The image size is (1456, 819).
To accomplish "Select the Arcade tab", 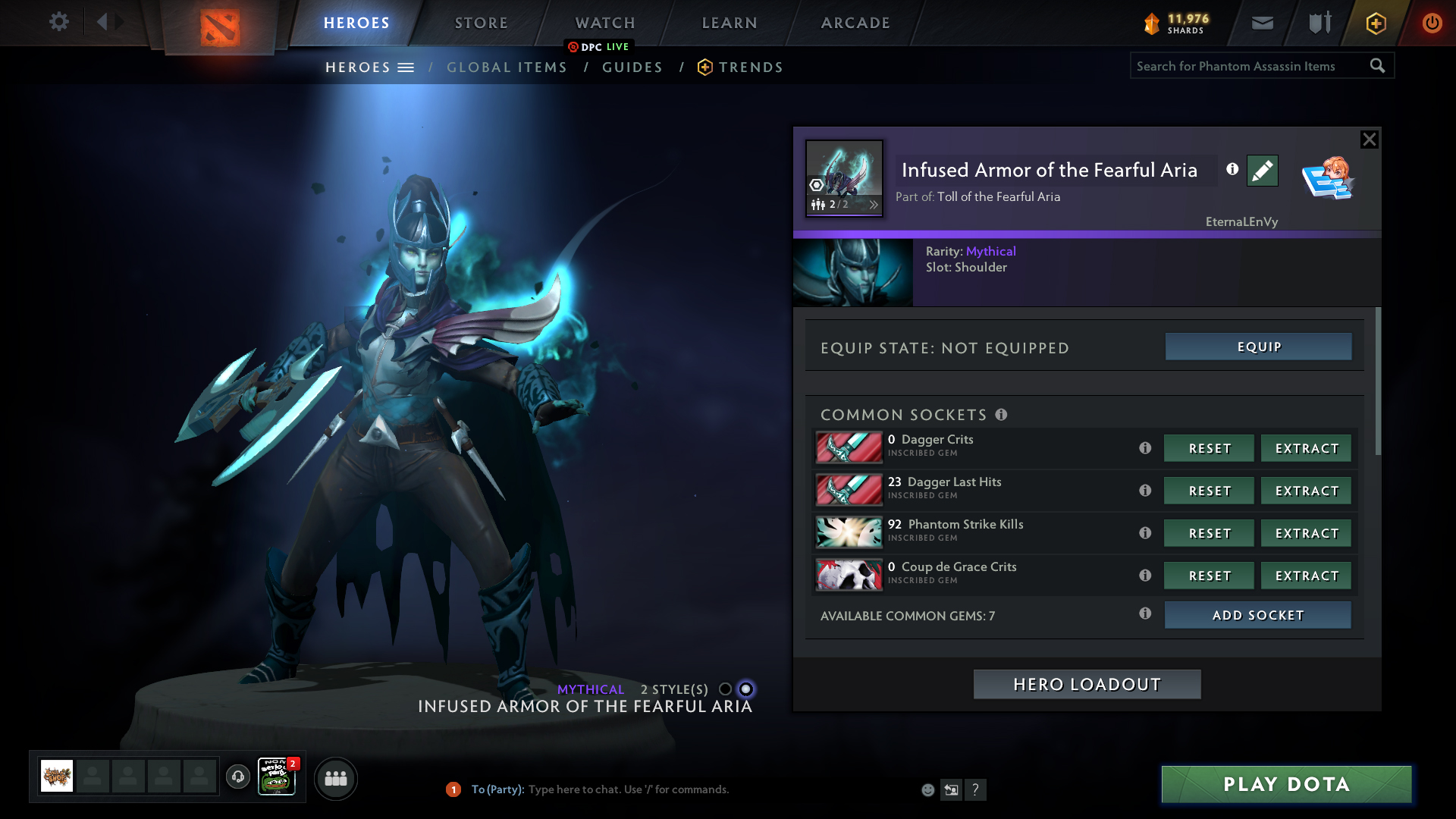I will (855, 23).
